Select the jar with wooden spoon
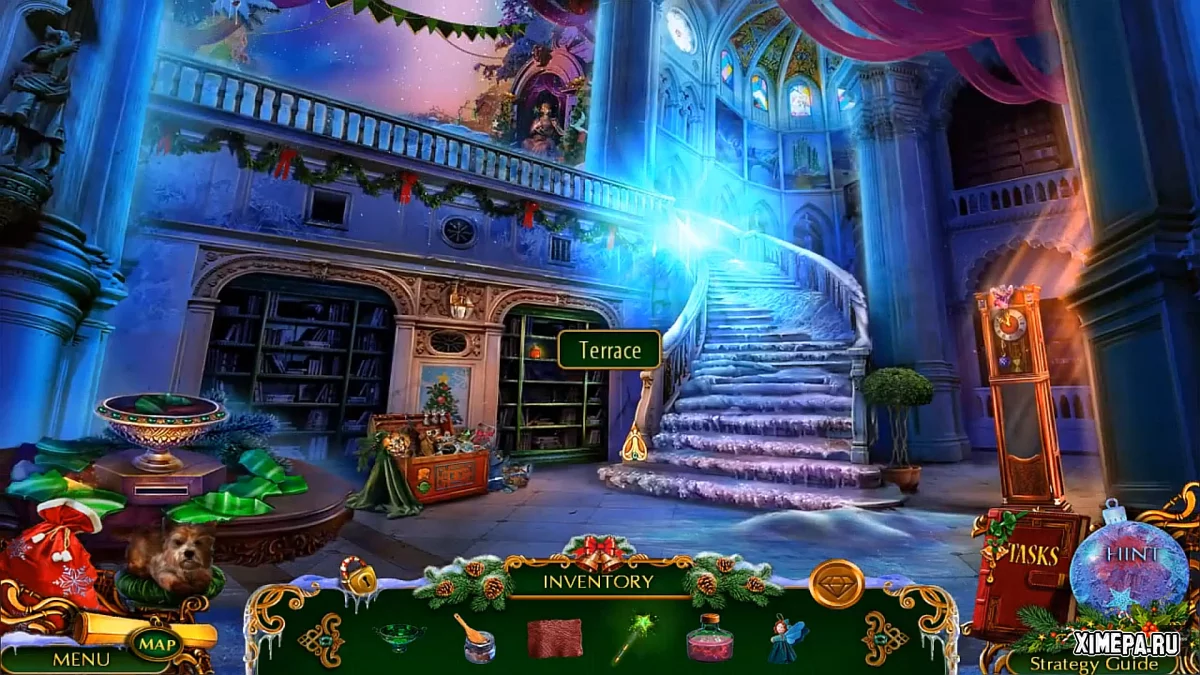This screenshot has width=1200, height=675. 476,638
